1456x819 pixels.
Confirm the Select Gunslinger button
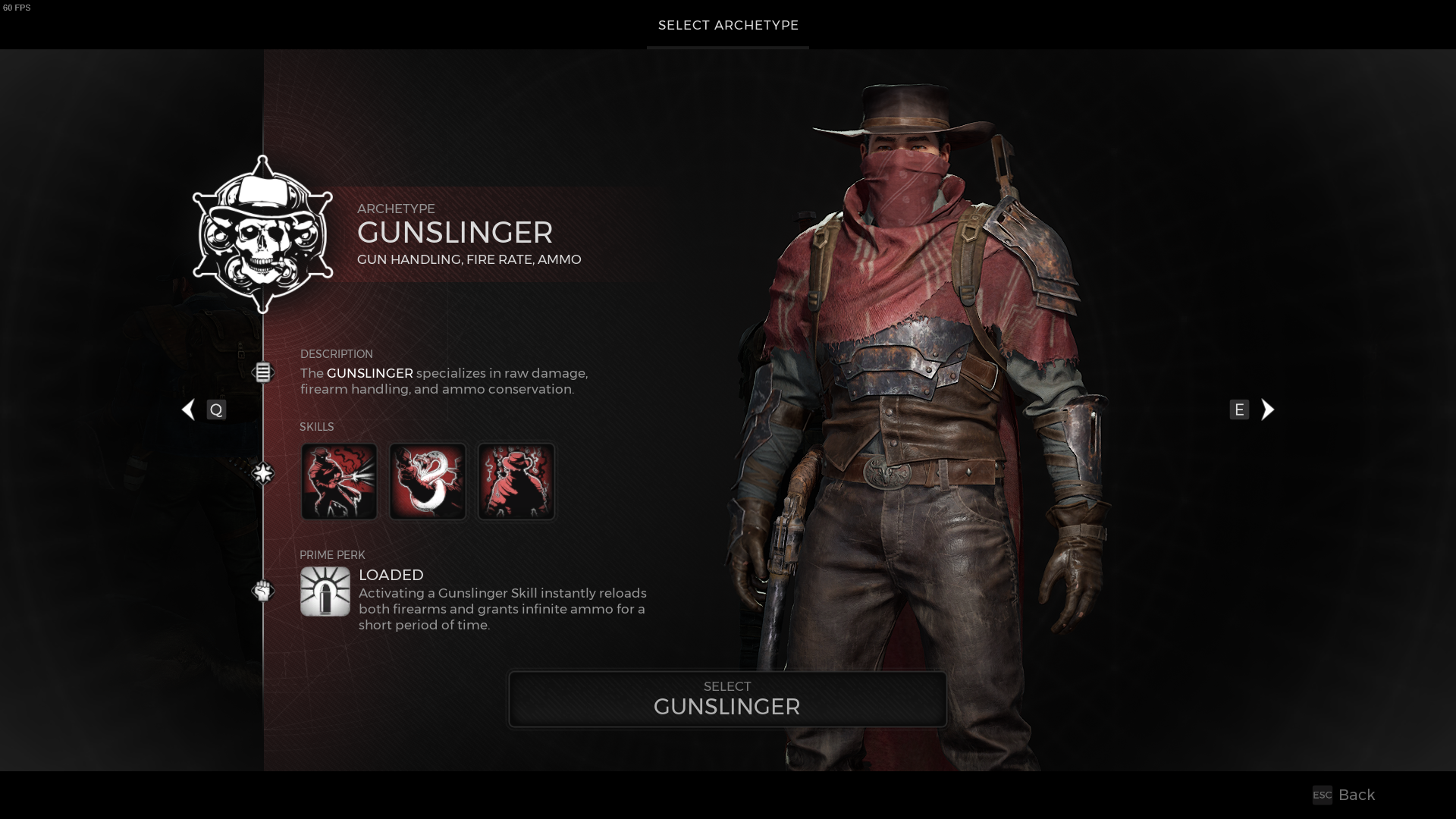727,698
